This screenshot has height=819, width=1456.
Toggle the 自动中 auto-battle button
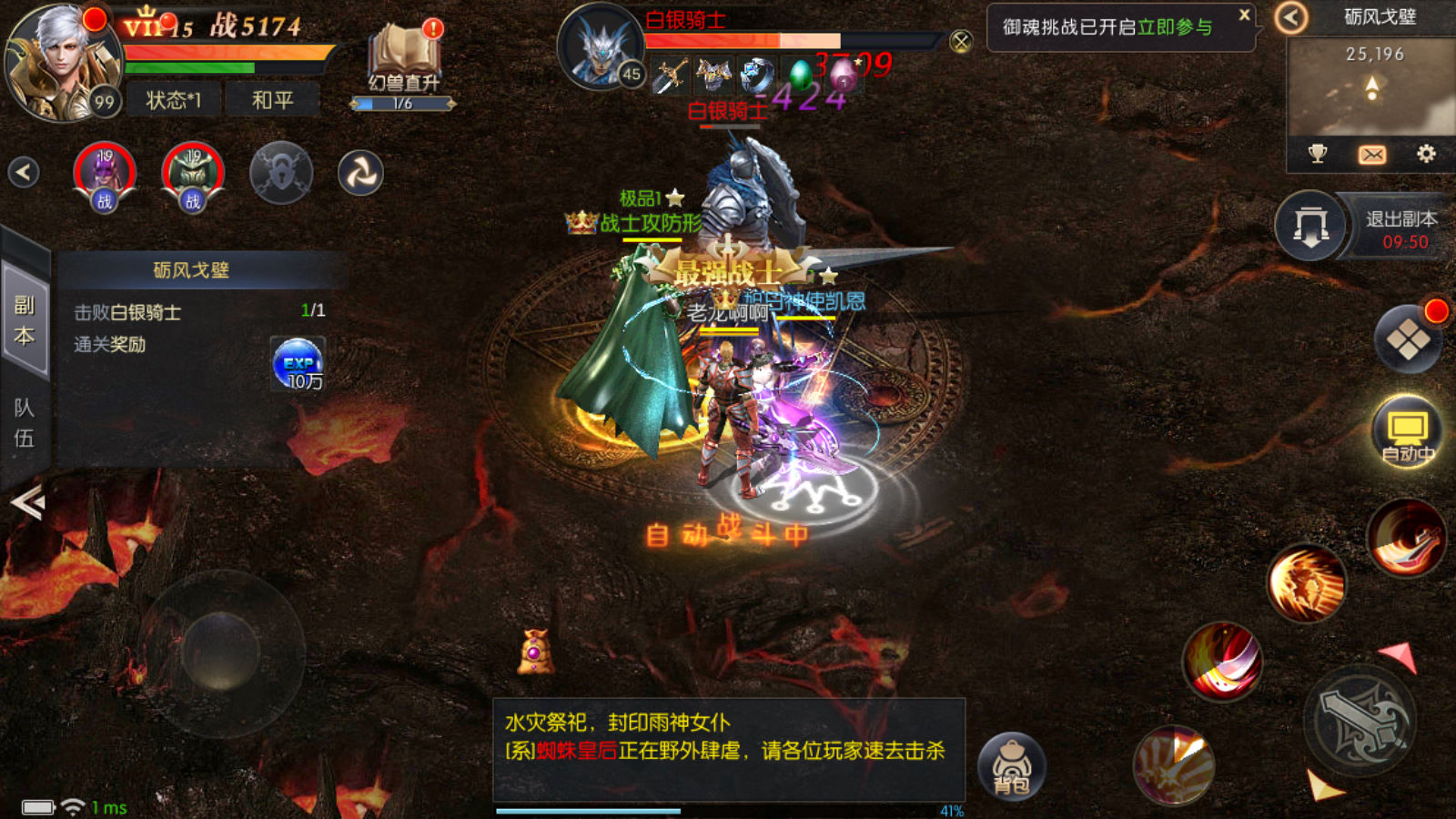1407,431
